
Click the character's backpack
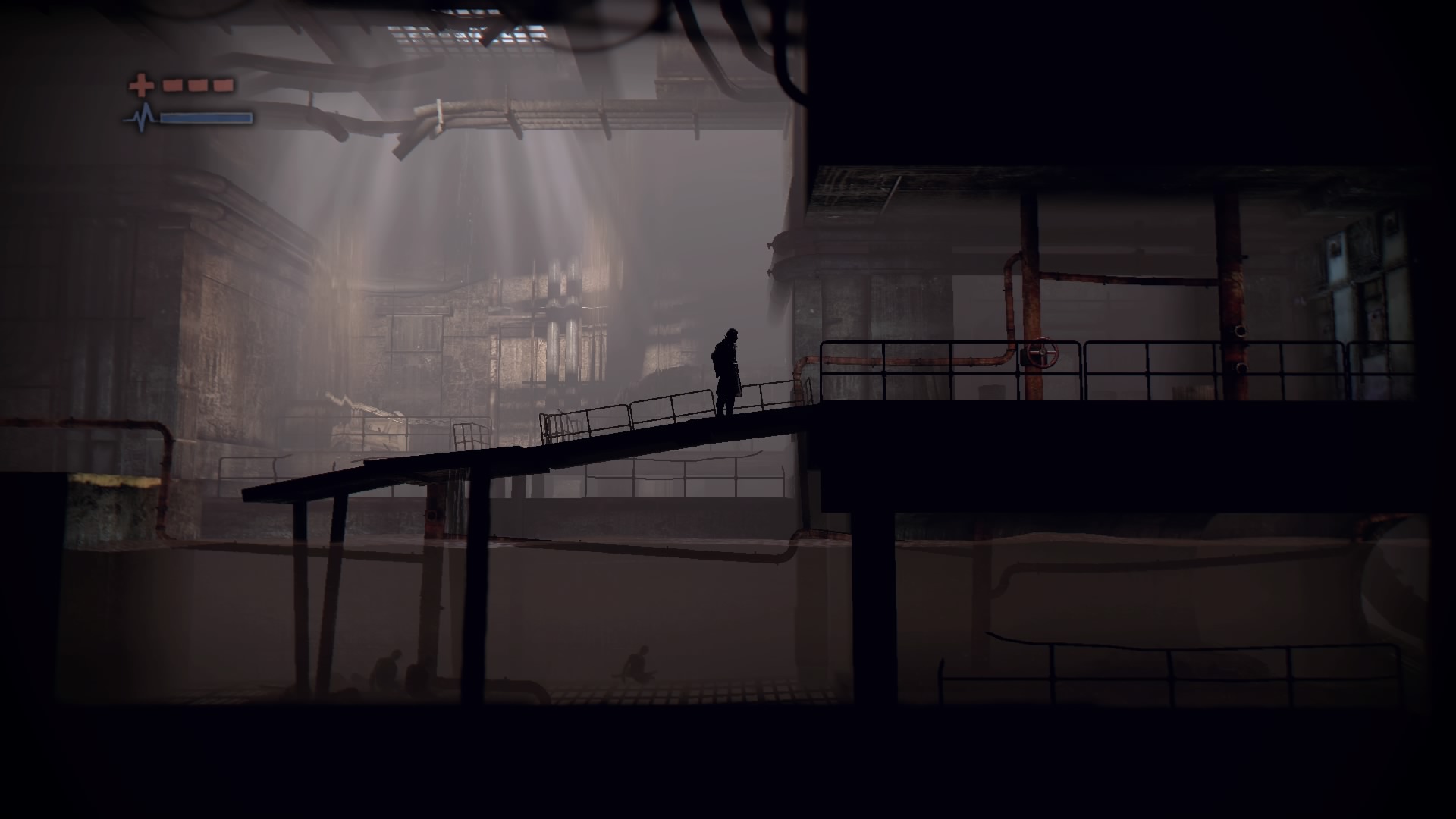pyautogui.click(x=716, y=358)
